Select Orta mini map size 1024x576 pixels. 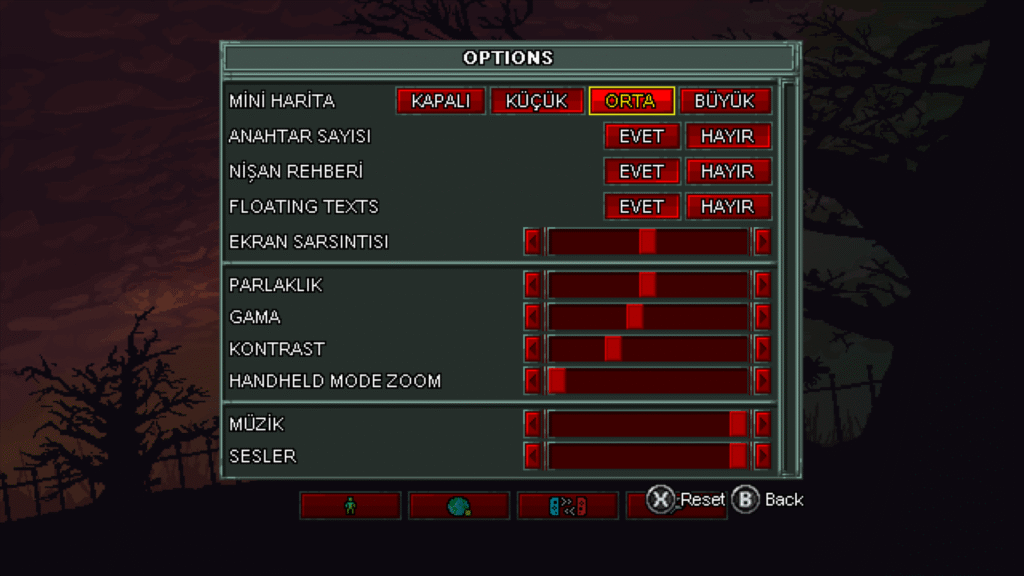pyautogui.click(x=630, y=101)
